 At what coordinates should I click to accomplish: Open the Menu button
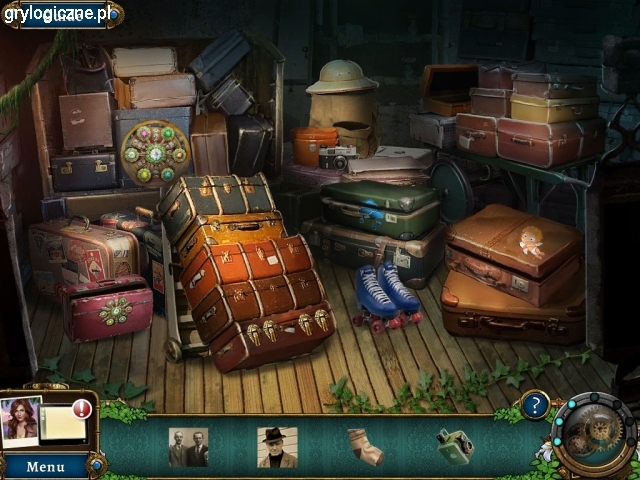tap(45, 466)
